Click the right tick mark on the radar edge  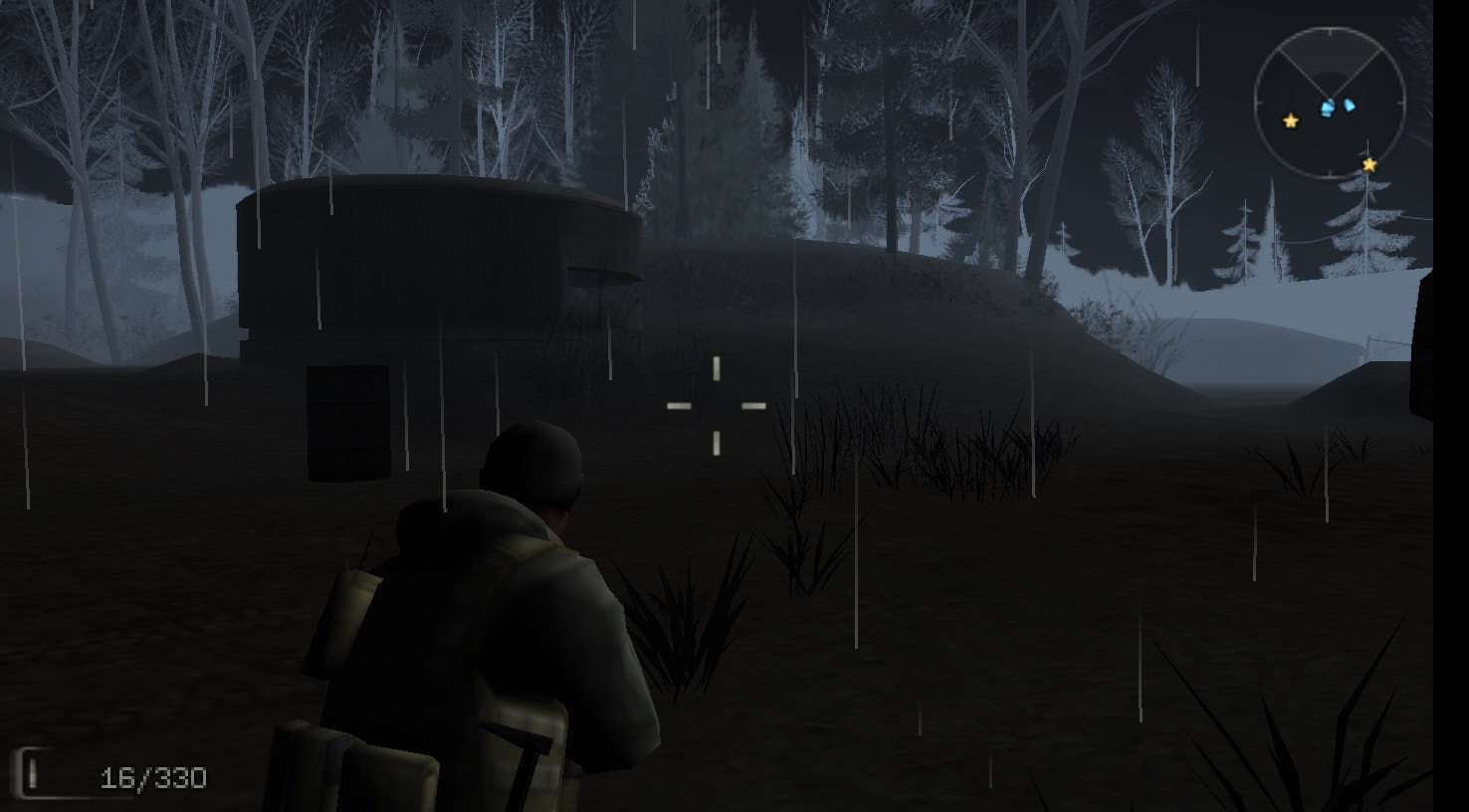pos(1401,101)
